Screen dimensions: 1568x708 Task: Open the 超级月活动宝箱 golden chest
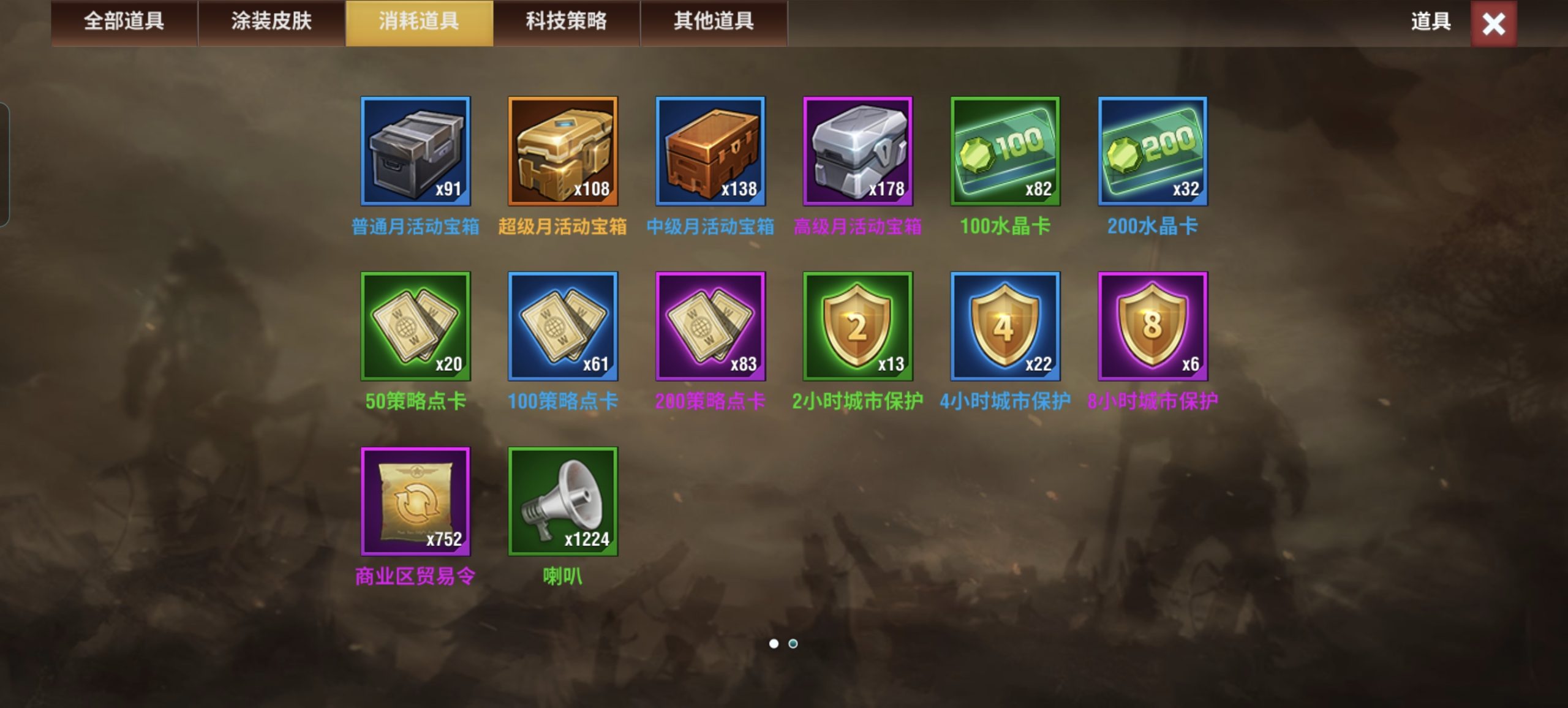pyautogui.click(x=563, y=153)
